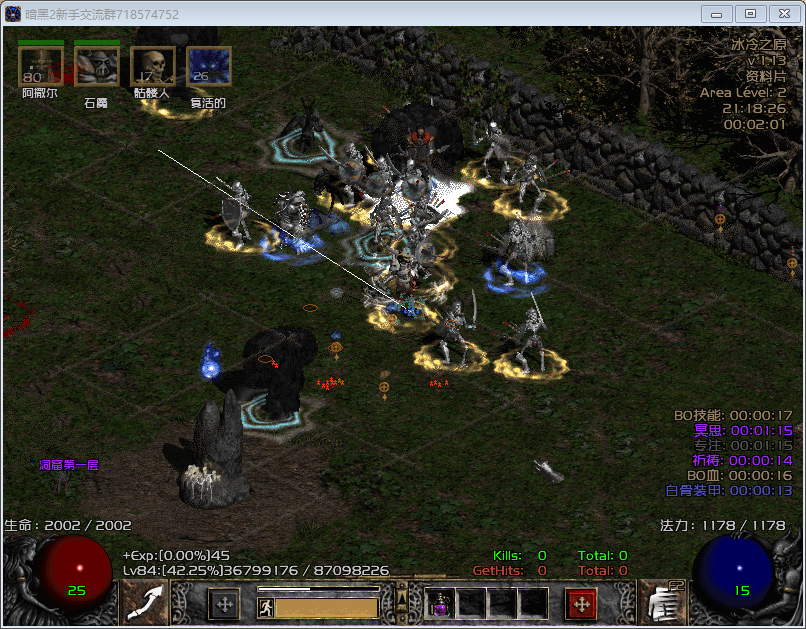Toggle the run/walk button

(266, 607)
